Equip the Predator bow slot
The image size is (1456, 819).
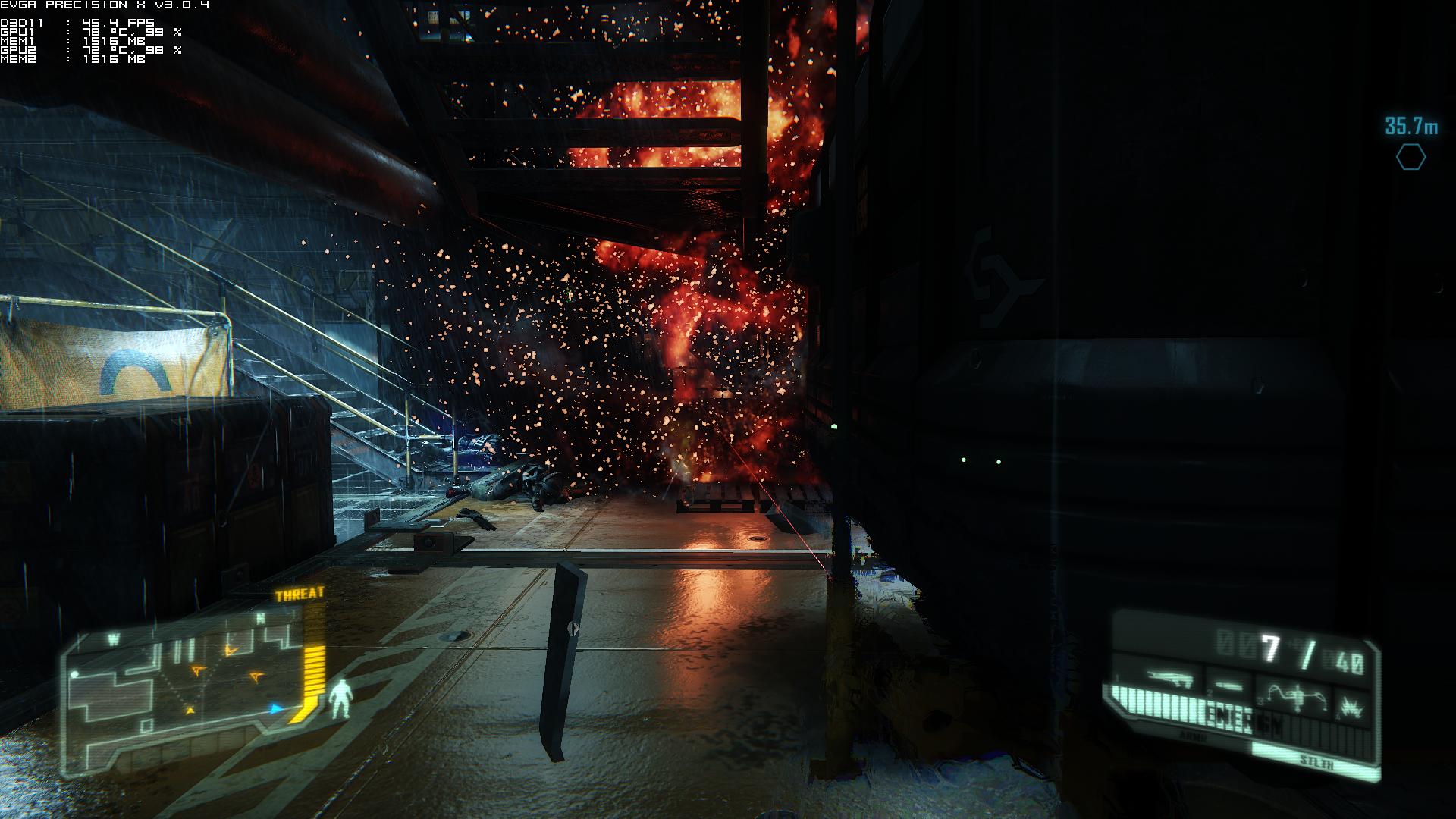point(1296,694)
